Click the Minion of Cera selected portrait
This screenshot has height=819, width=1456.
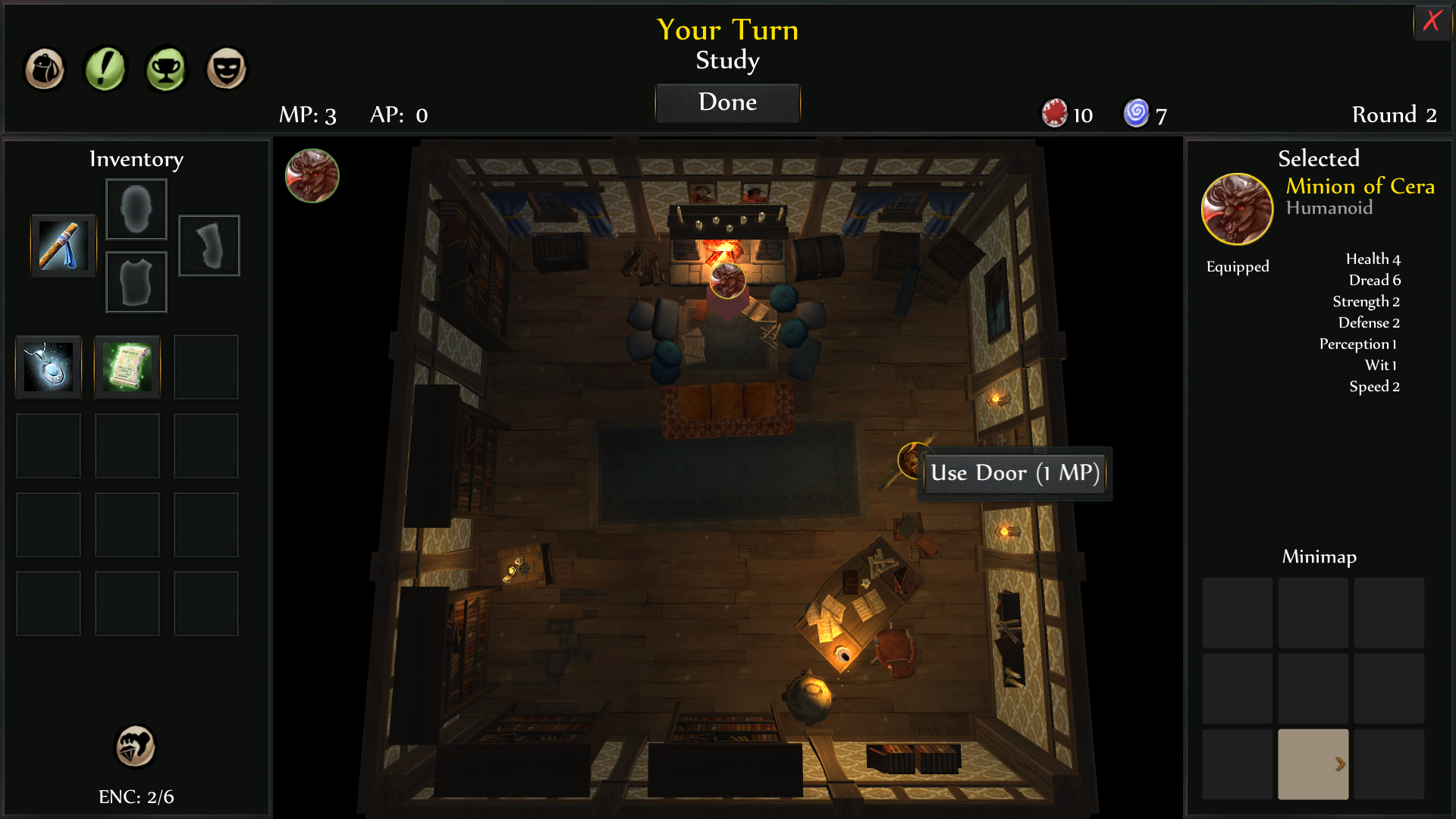coord(1237,209)
